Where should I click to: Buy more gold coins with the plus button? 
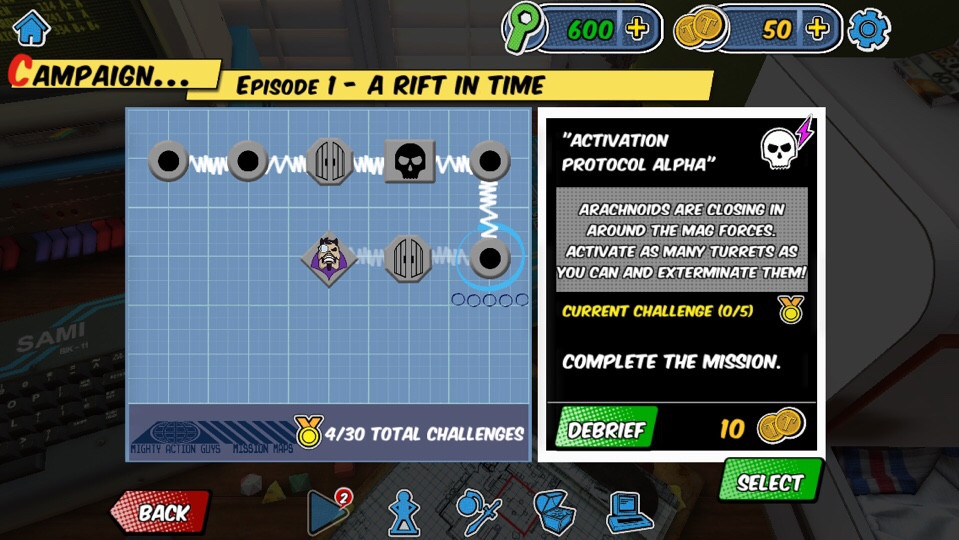pyautogui.click(x=817, y=29)
